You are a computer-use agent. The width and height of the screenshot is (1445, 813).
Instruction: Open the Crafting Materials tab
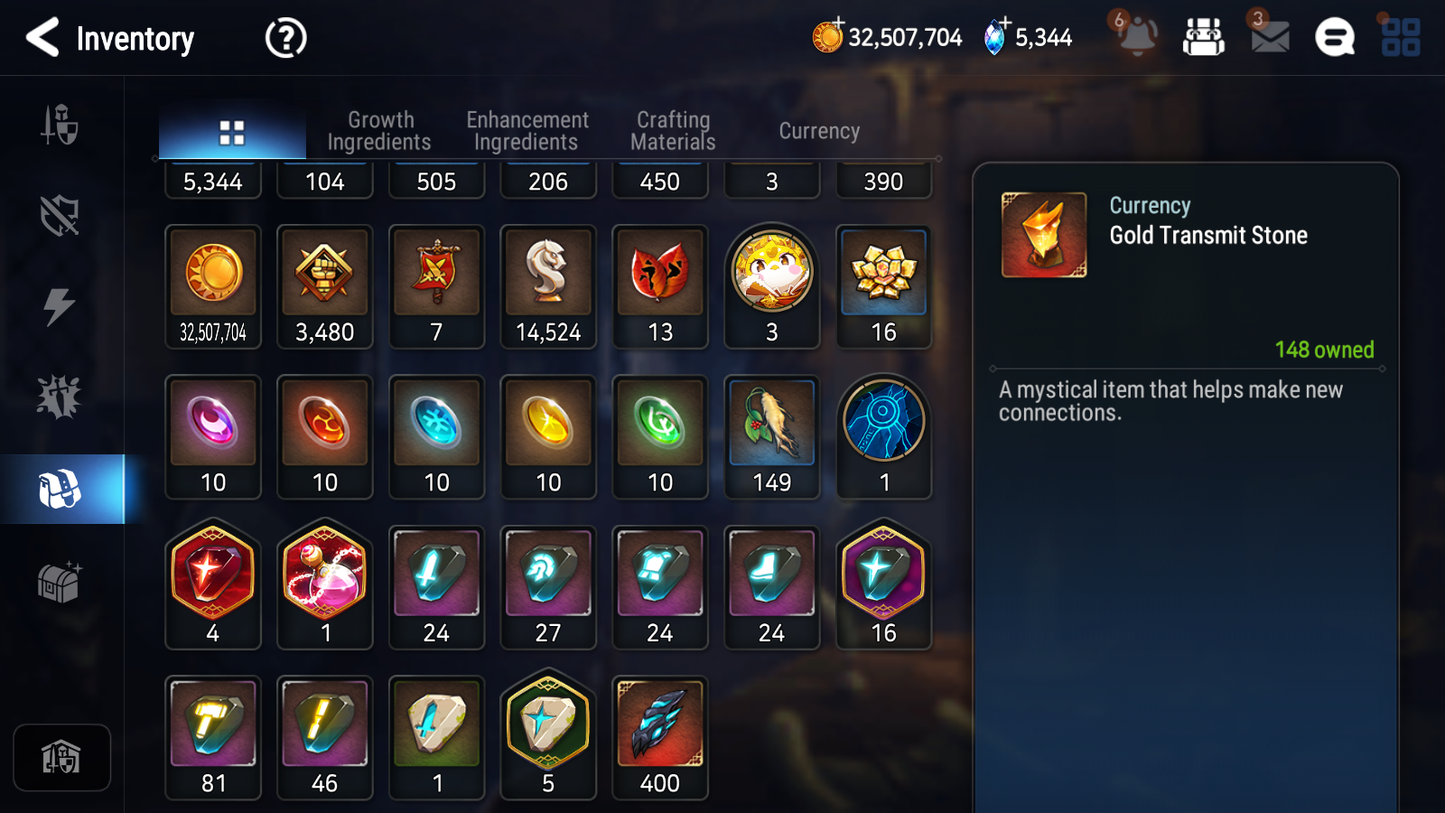click(x=673, y=131)
